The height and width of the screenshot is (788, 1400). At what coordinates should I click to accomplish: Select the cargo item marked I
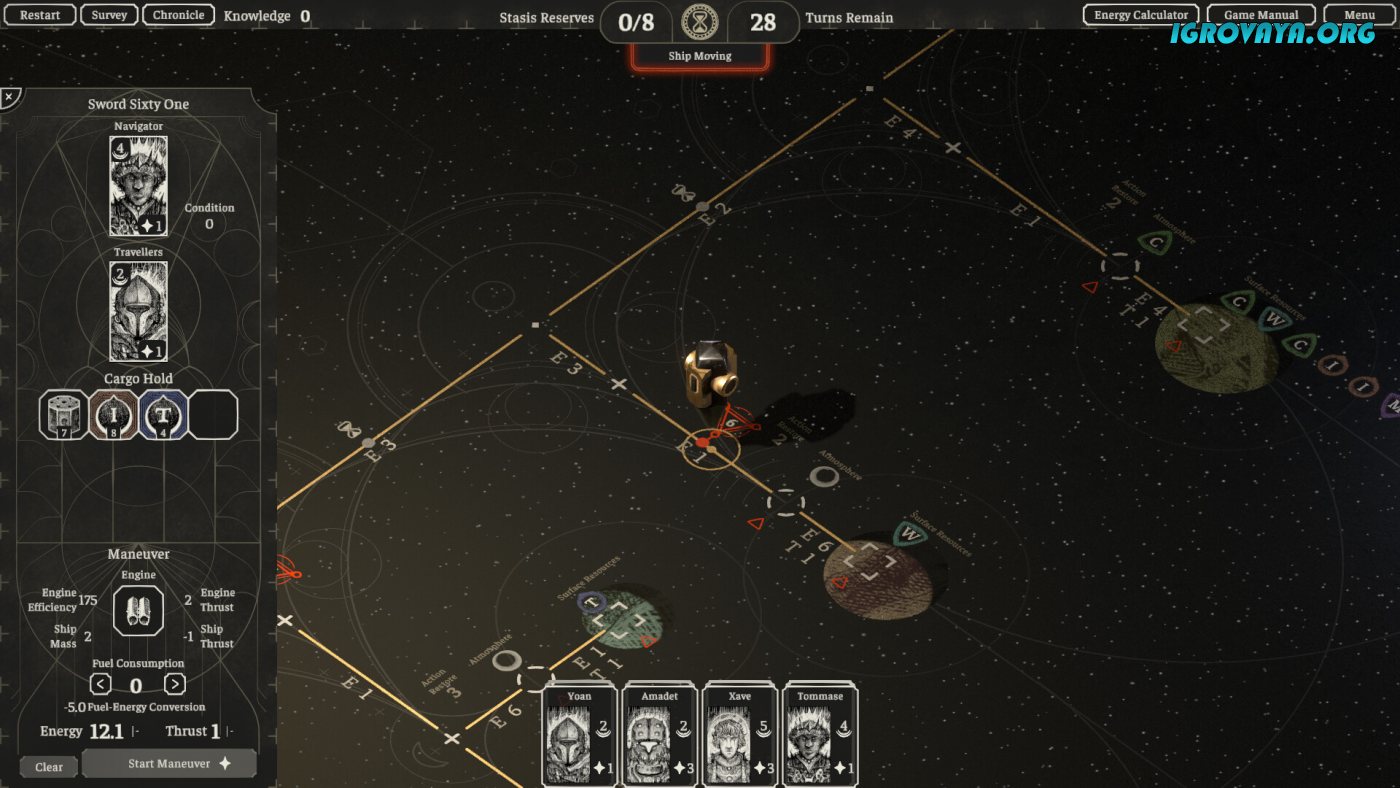(113, 415)
